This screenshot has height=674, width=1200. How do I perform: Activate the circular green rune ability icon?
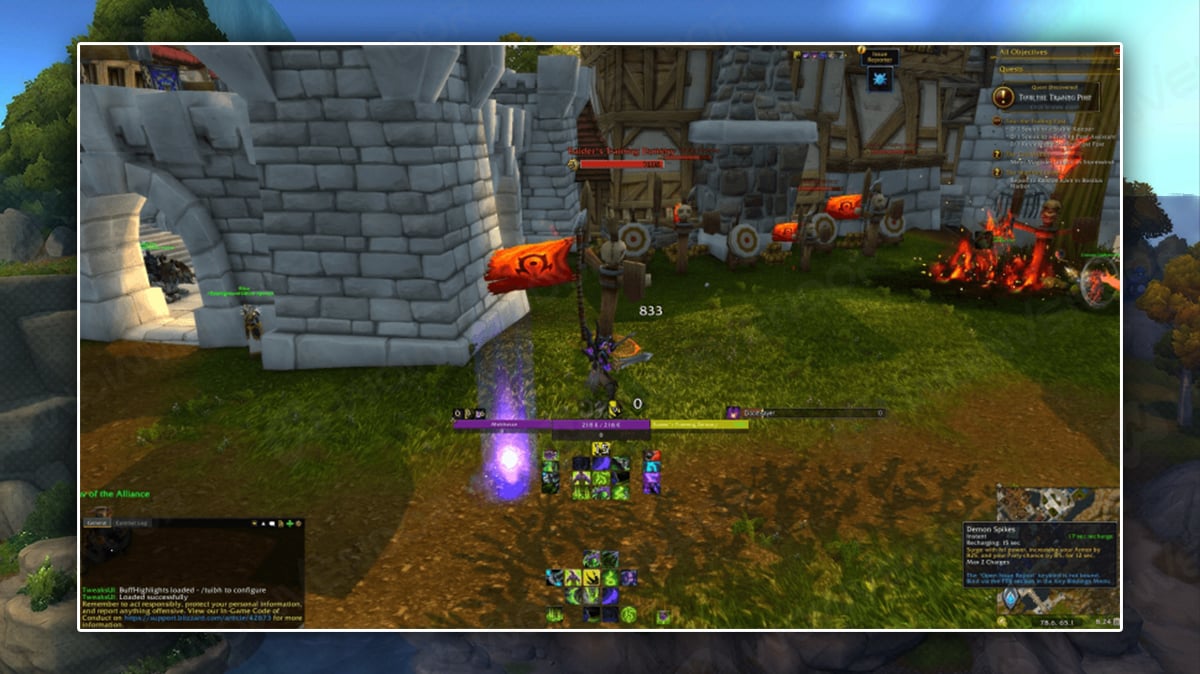[628, 613]
